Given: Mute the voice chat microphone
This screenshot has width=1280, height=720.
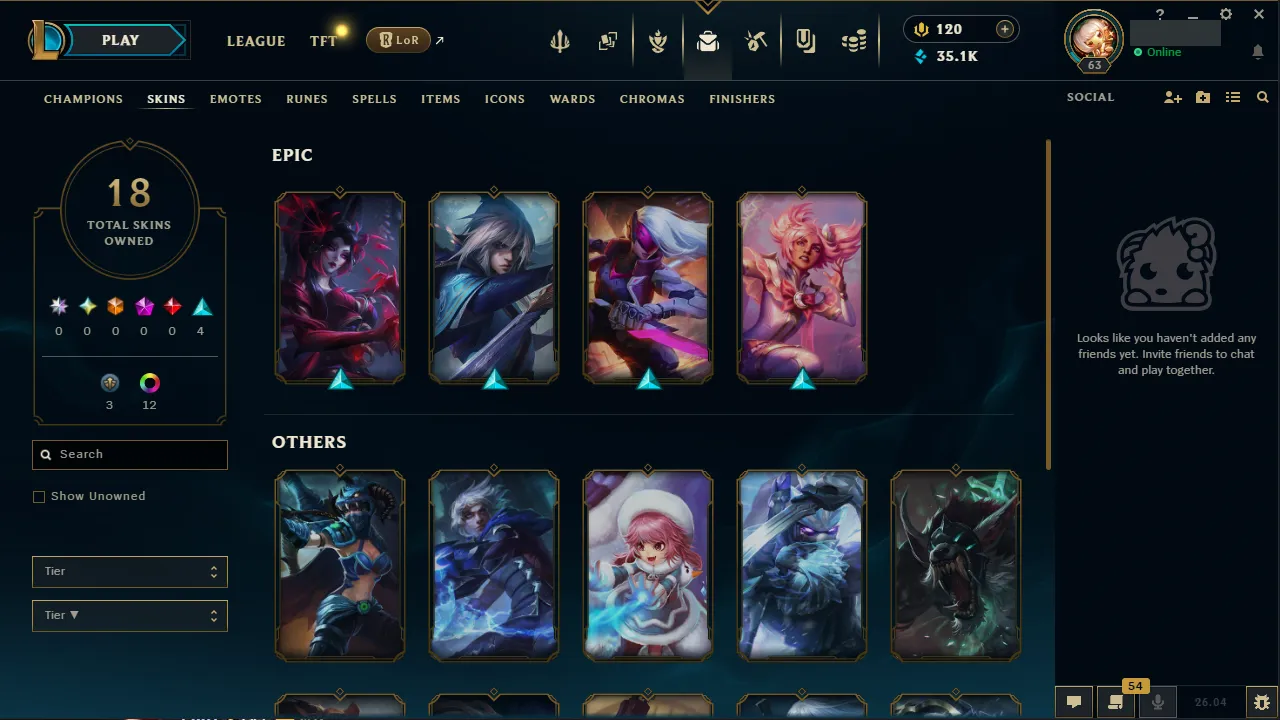Looking at the screenshot, I should (x=1157, y=701).
